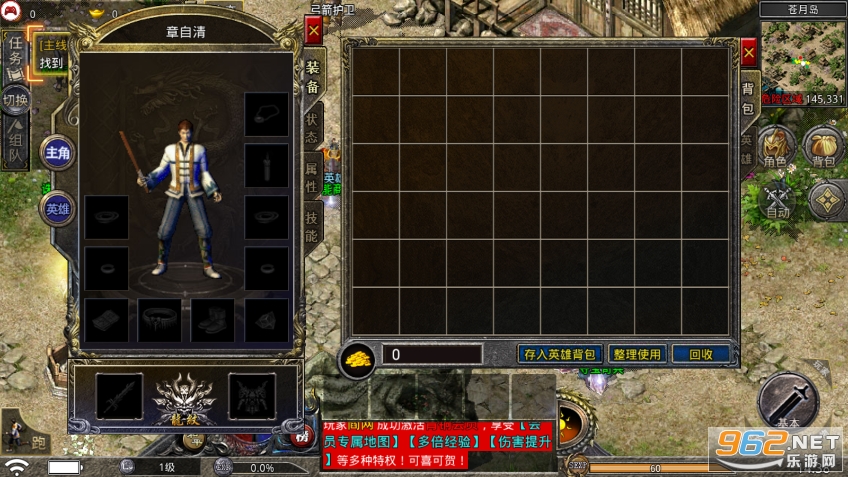Click the 存入英雄背包 button
Screen dimensions: 848x477
click(x=559, y=354)
